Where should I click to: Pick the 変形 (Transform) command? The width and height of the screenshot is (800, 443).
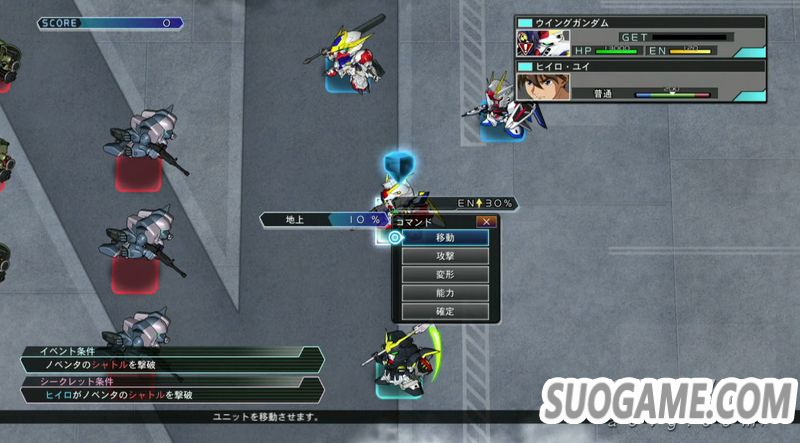coord(445,275)
